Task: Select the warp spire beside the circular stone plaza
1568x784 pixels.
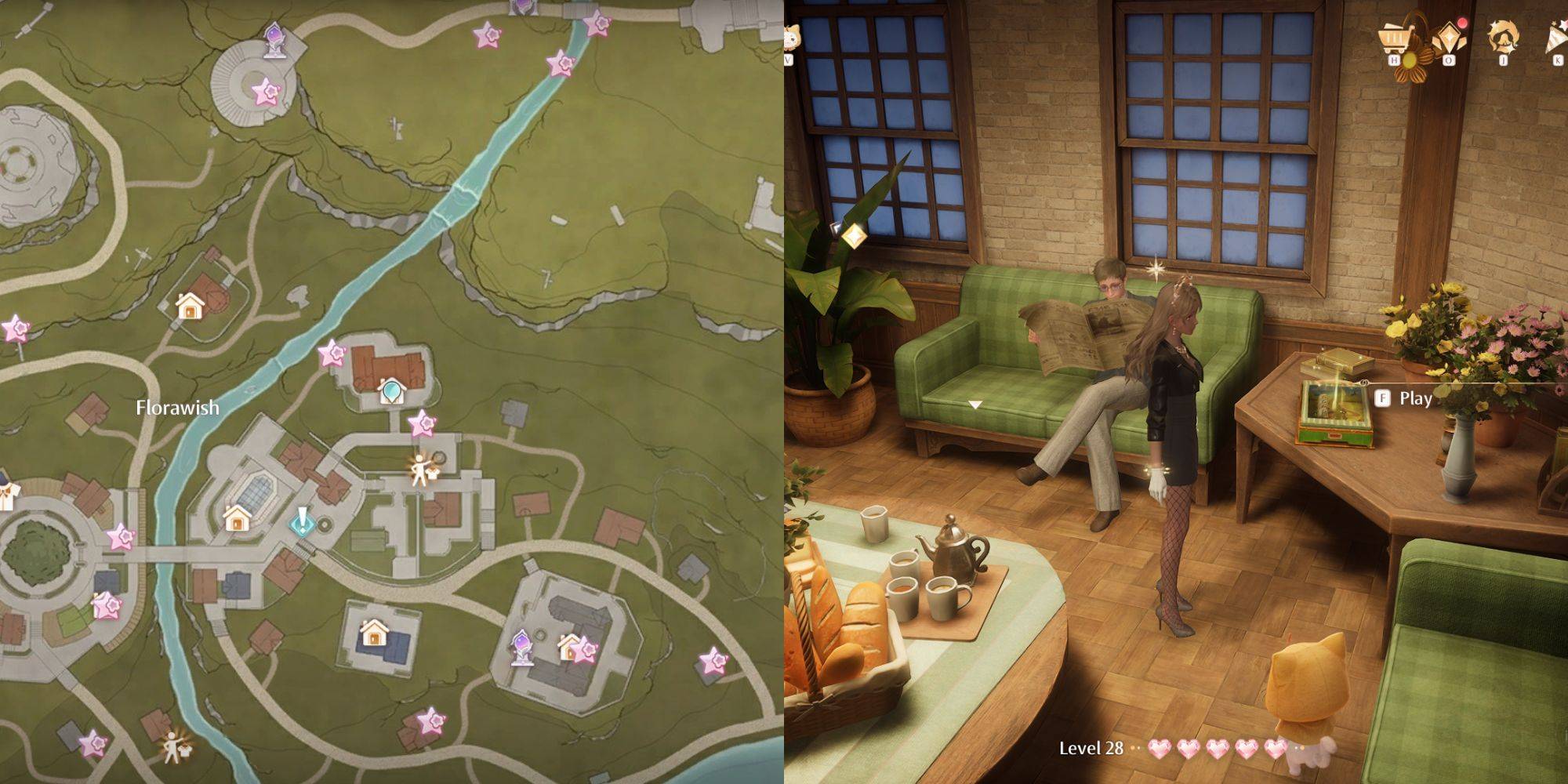Action: (274, 40)
